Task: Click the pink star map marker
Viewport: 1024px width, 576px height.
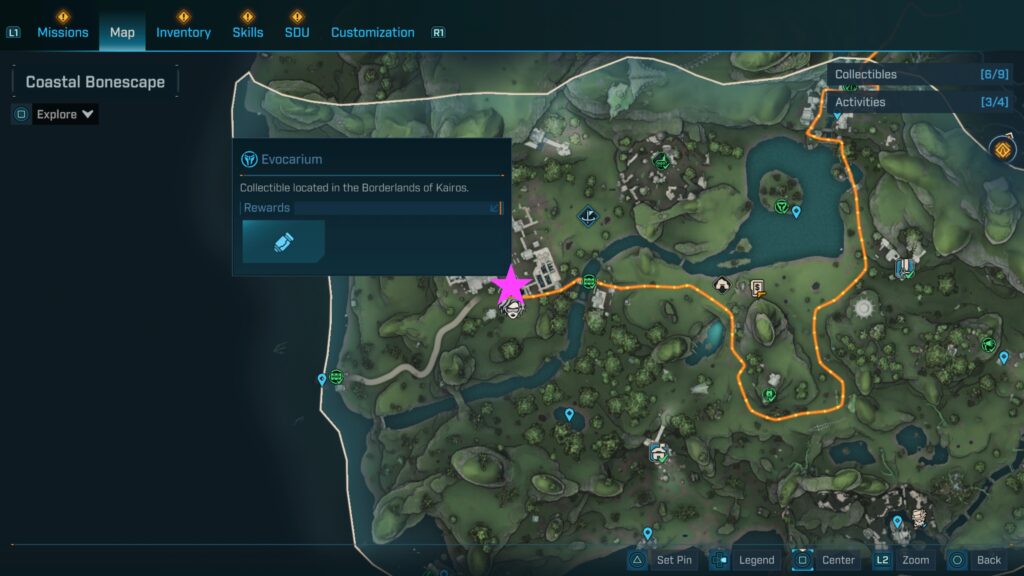Action: (512, 285)
